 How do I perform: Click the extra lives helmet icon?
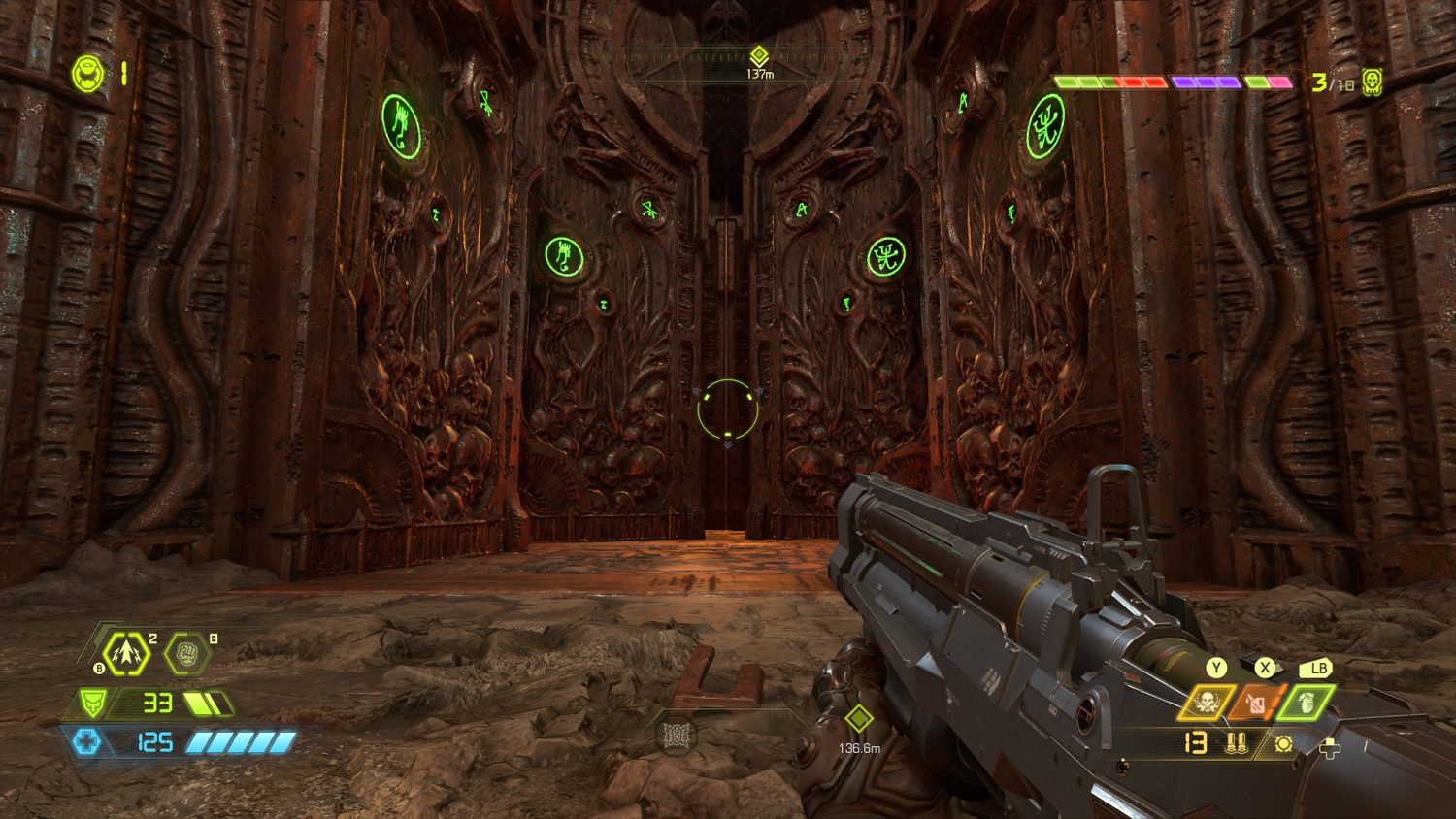87,75
